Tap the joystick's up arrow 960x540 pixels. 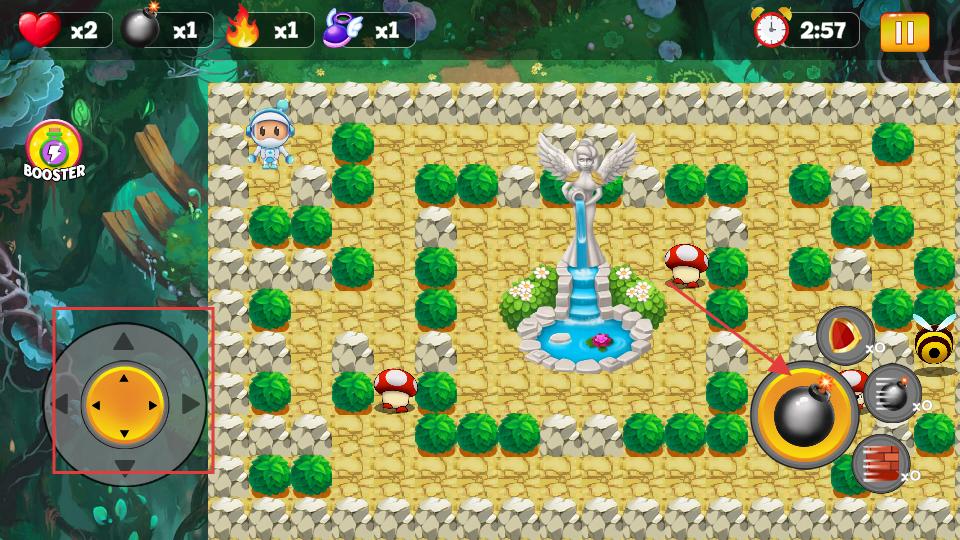[x=123, y=343]
